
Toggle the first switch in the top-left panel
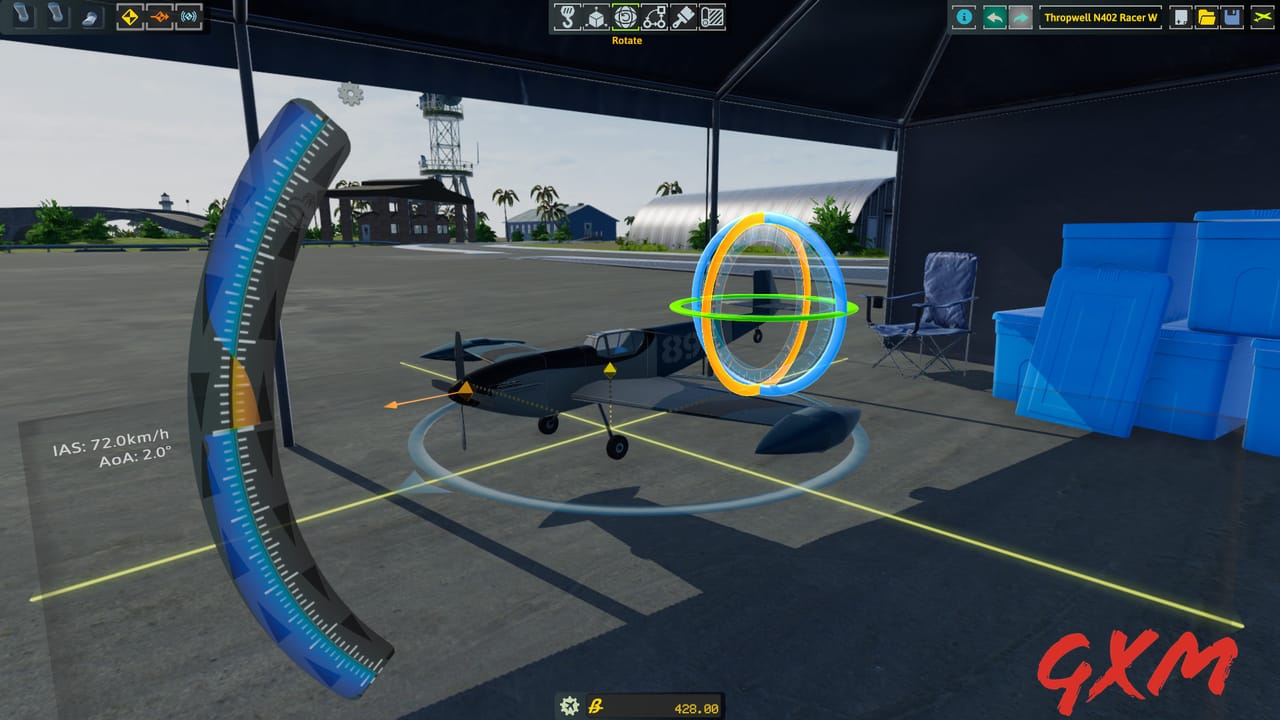click(23, 15)
